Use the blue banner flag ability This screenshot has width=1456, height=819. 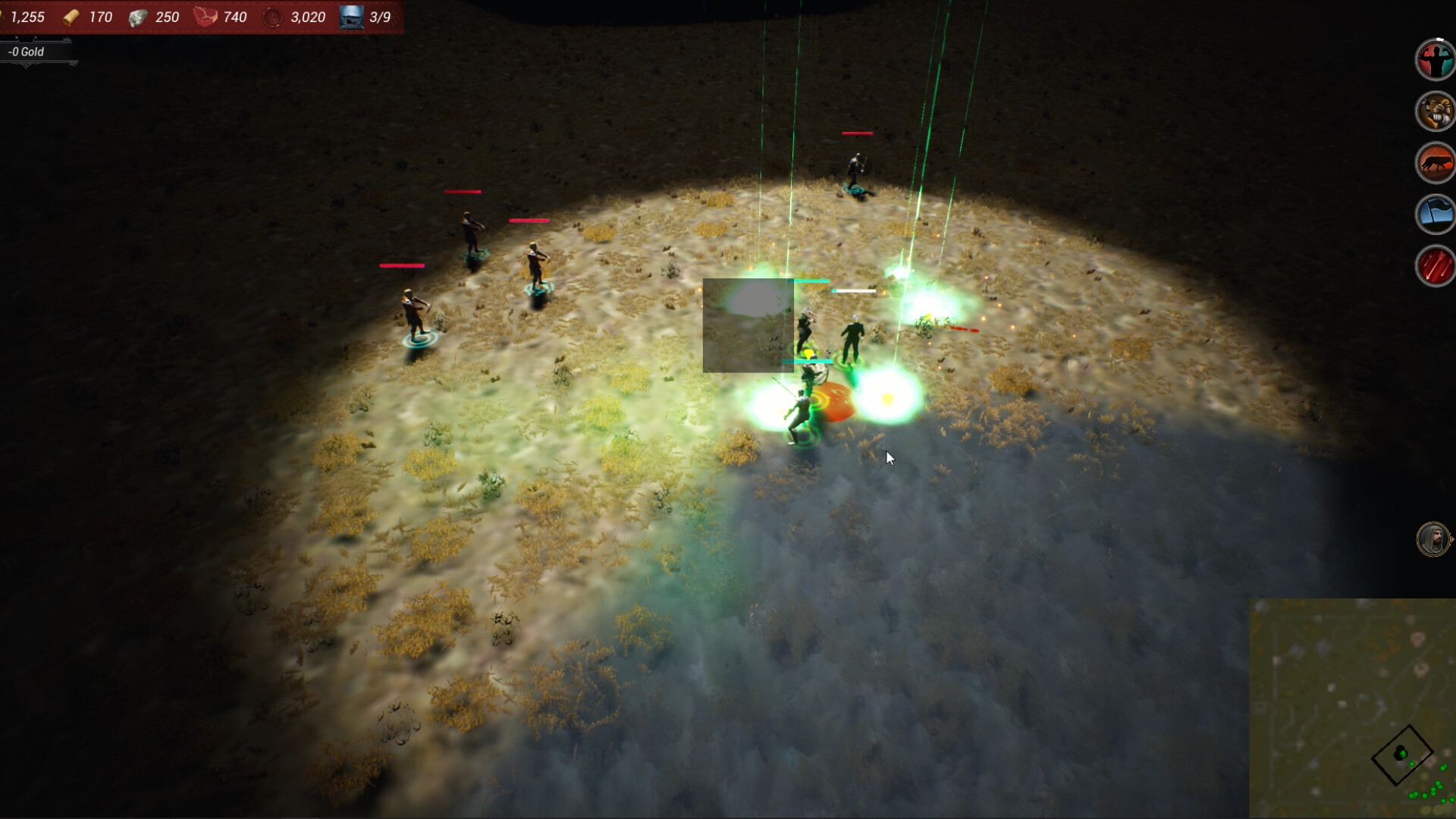coord(1433,215)
